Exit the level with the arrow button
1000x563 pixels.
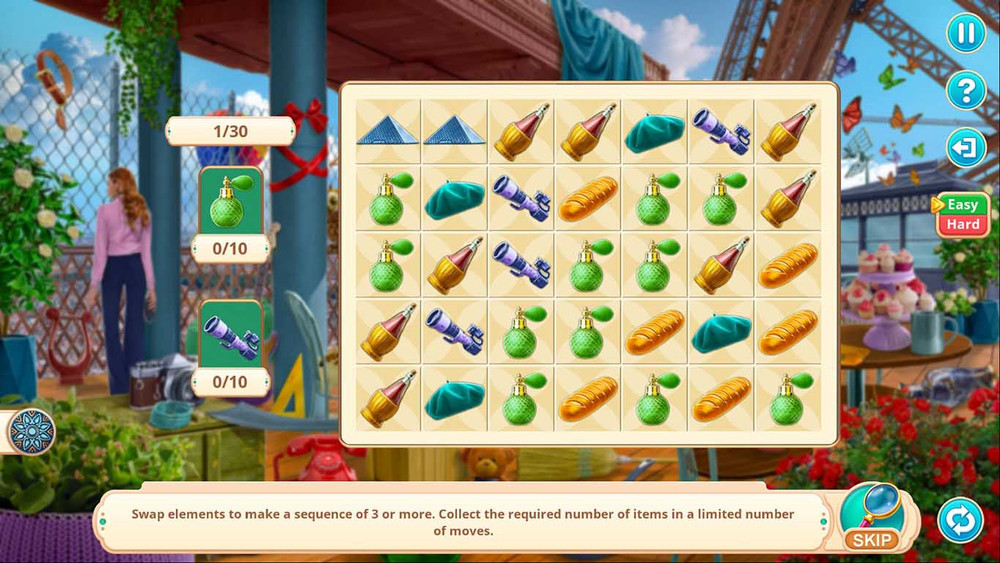coord(966,149)
